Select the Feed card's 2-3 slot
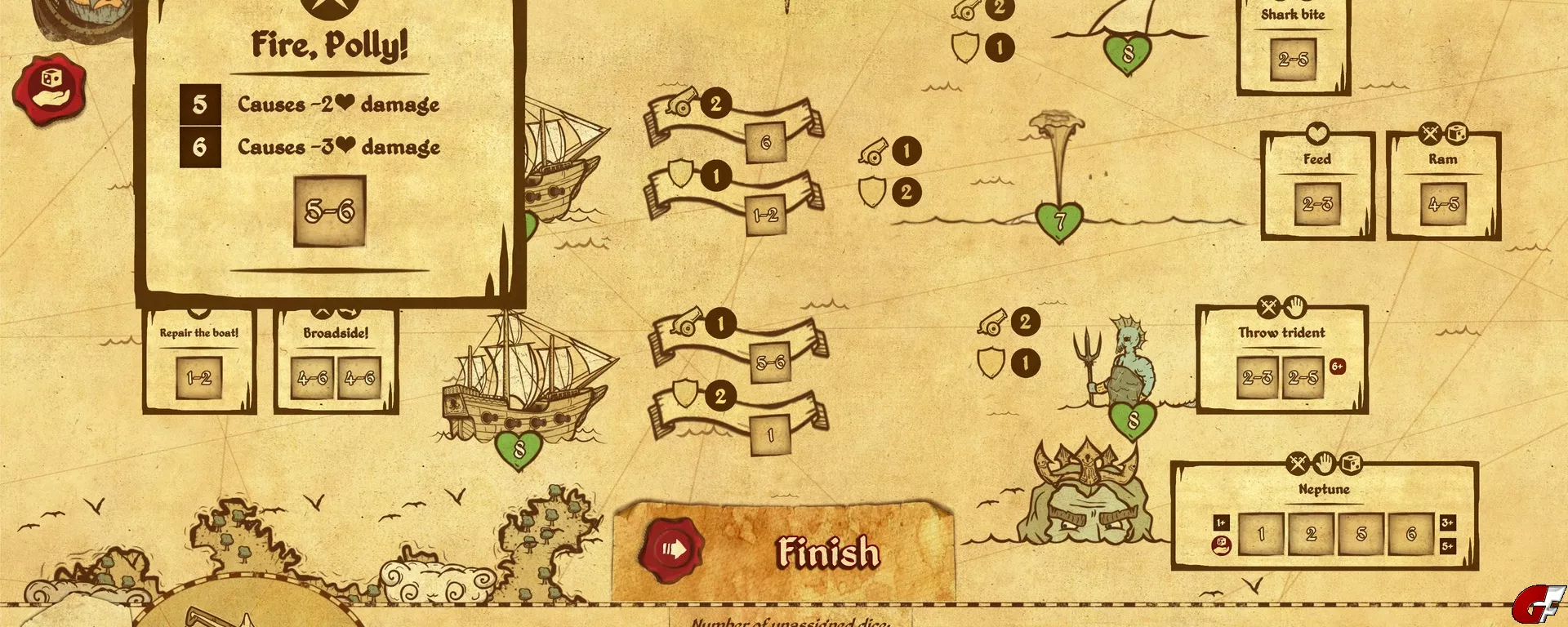The height and width of the screenshot is (627, 1568). point(1317,204)
